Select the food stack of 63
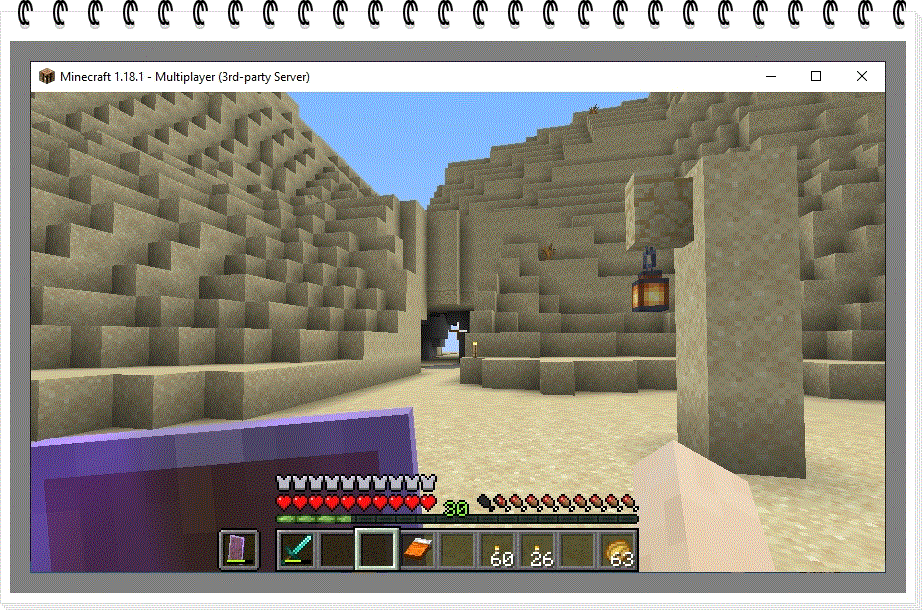Screen dimensions: 922x610 coord(619,550)
